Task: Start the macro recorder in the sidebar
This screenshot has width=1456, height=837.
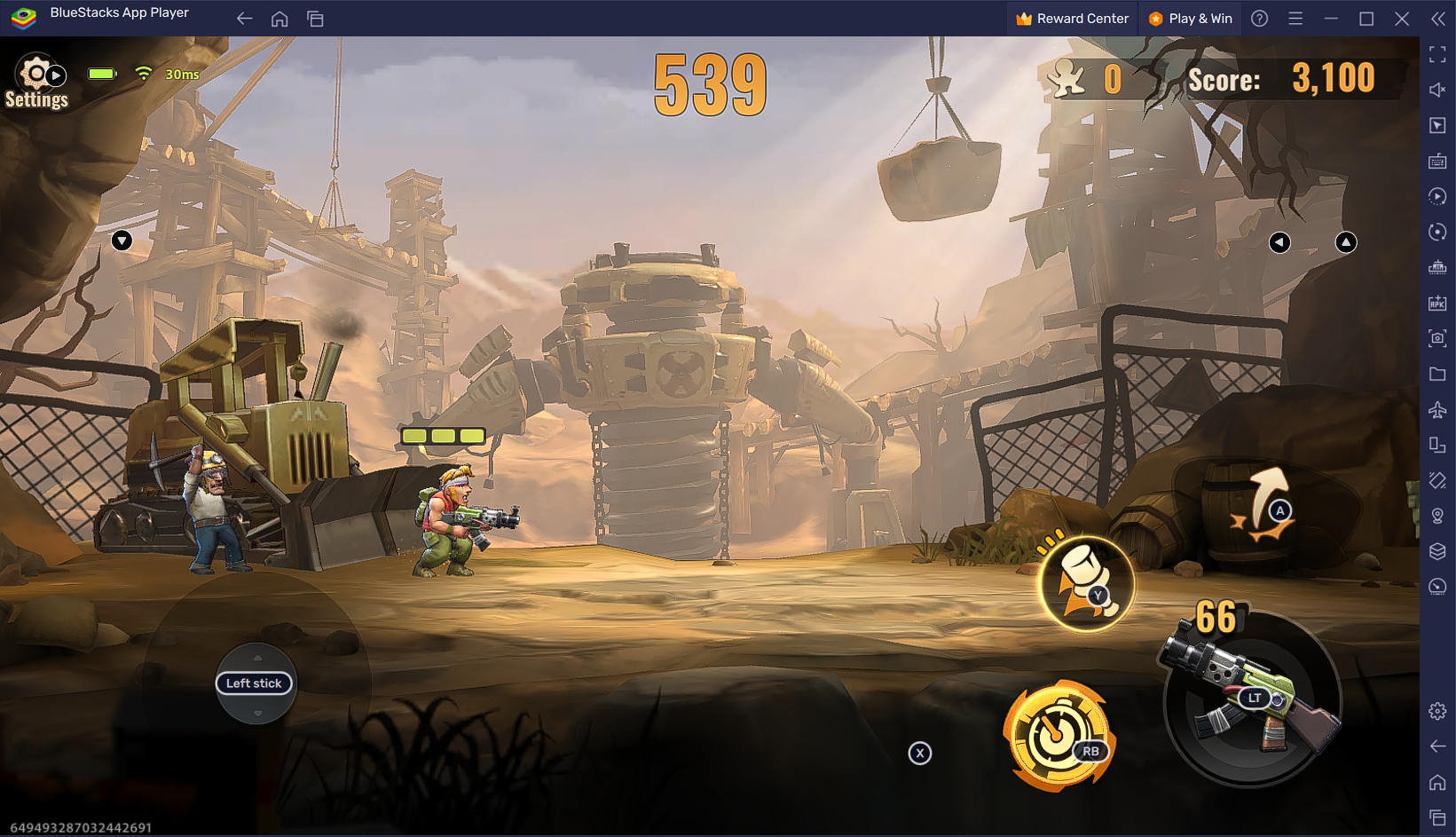Action: pyautogui.click(x=1437, y=196)
